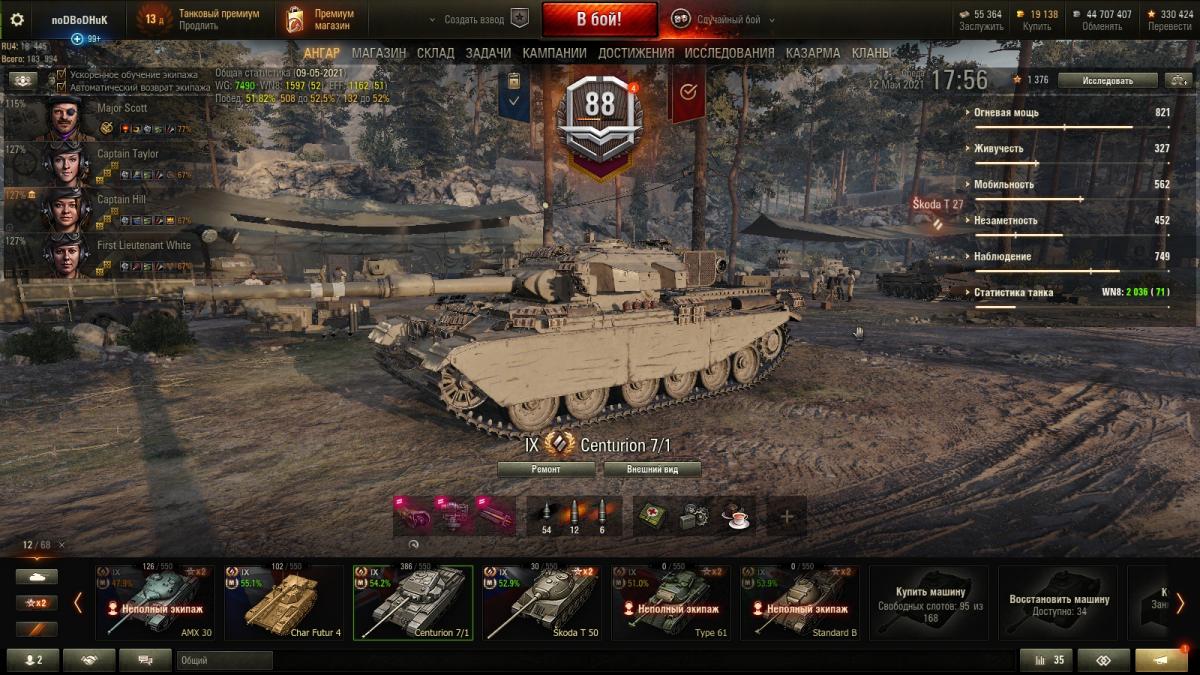Open the КАМПАНИИ tab

554,53
